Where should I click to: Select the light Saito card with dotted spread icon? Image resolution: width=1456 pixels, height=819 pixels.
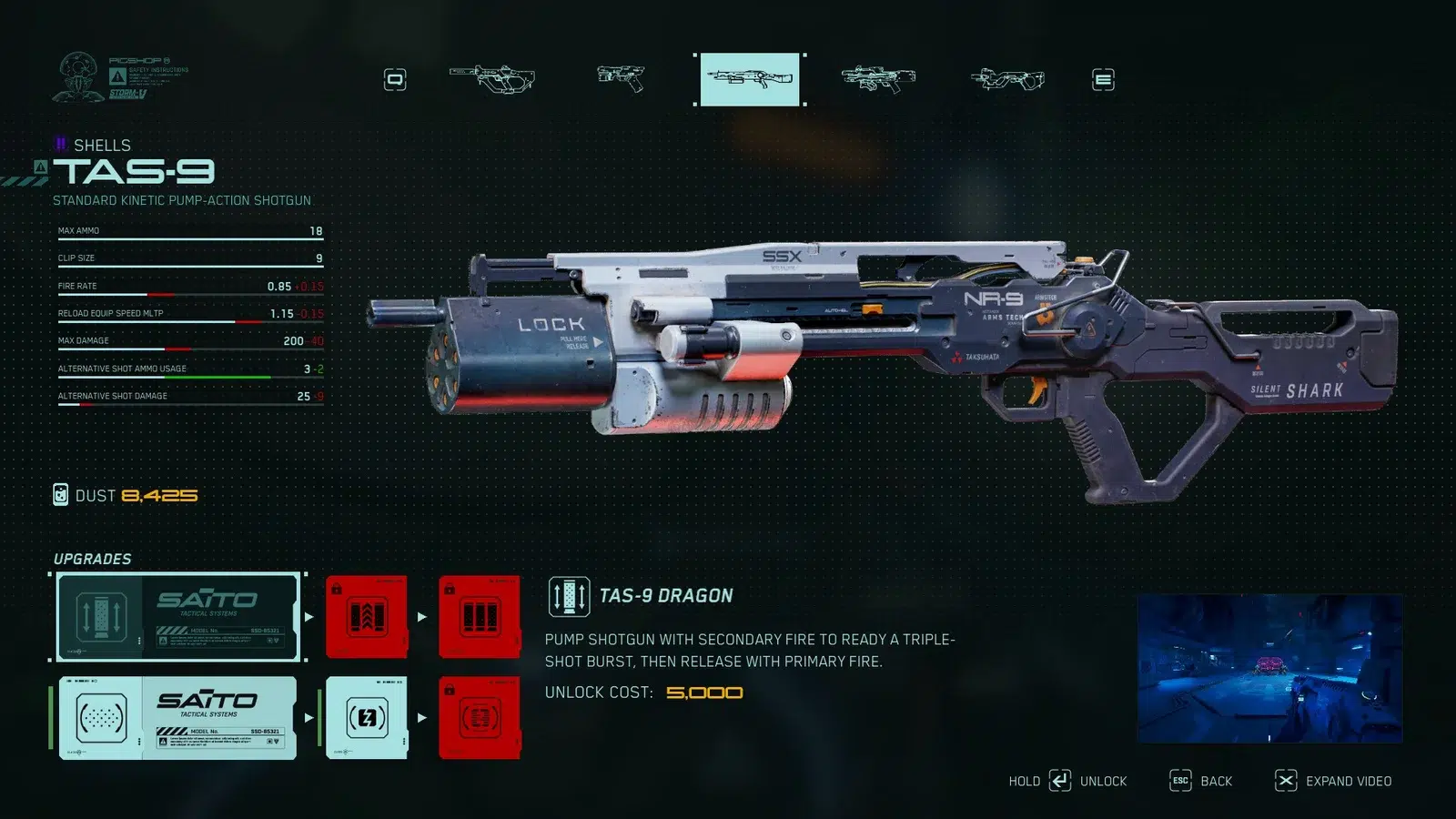tap(178, 718)
